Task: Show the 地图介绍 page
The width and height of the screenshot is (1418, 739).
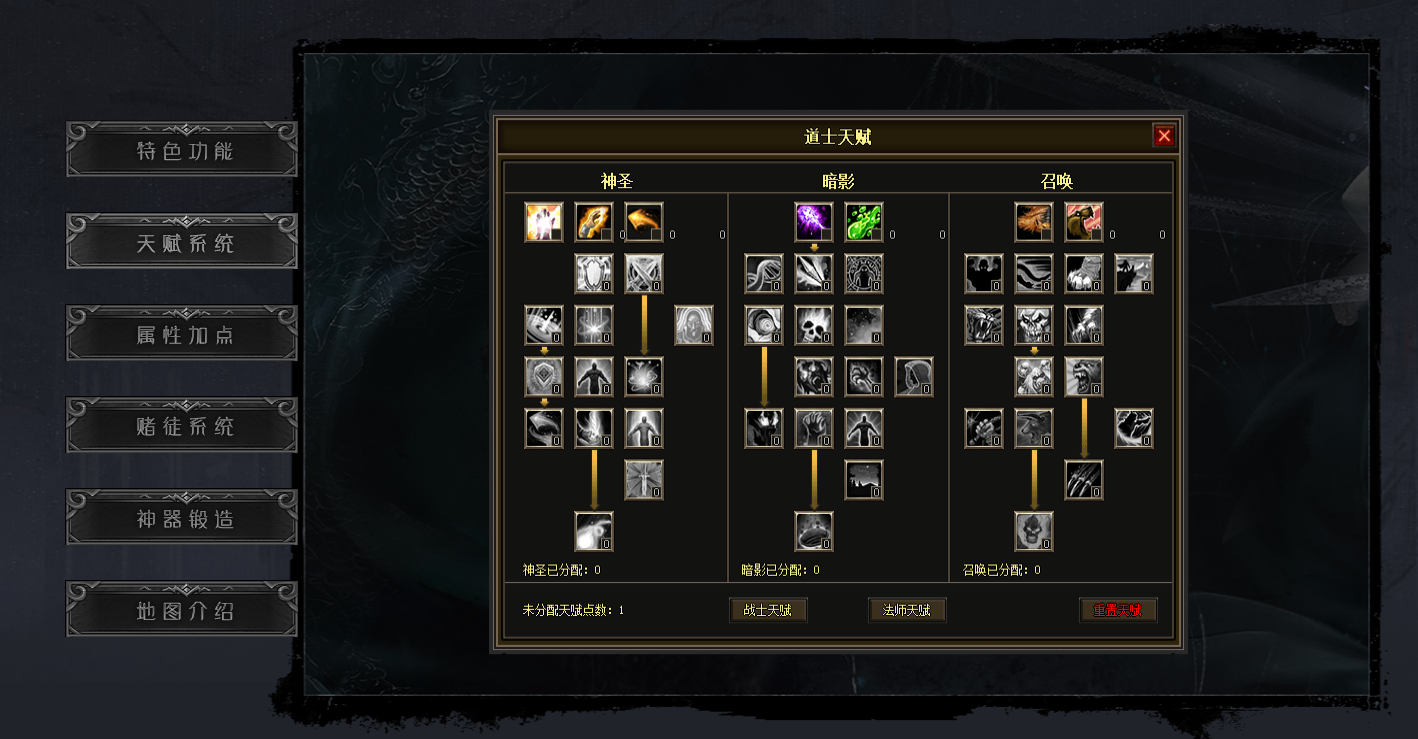Action: tap(182, 610)
